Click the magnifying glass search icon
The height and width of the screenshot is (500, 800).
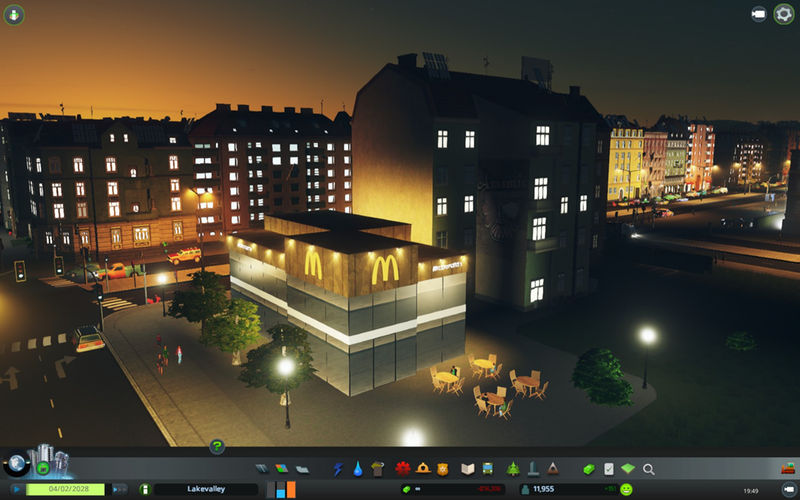pyautogui.click(x=649, y=468)
